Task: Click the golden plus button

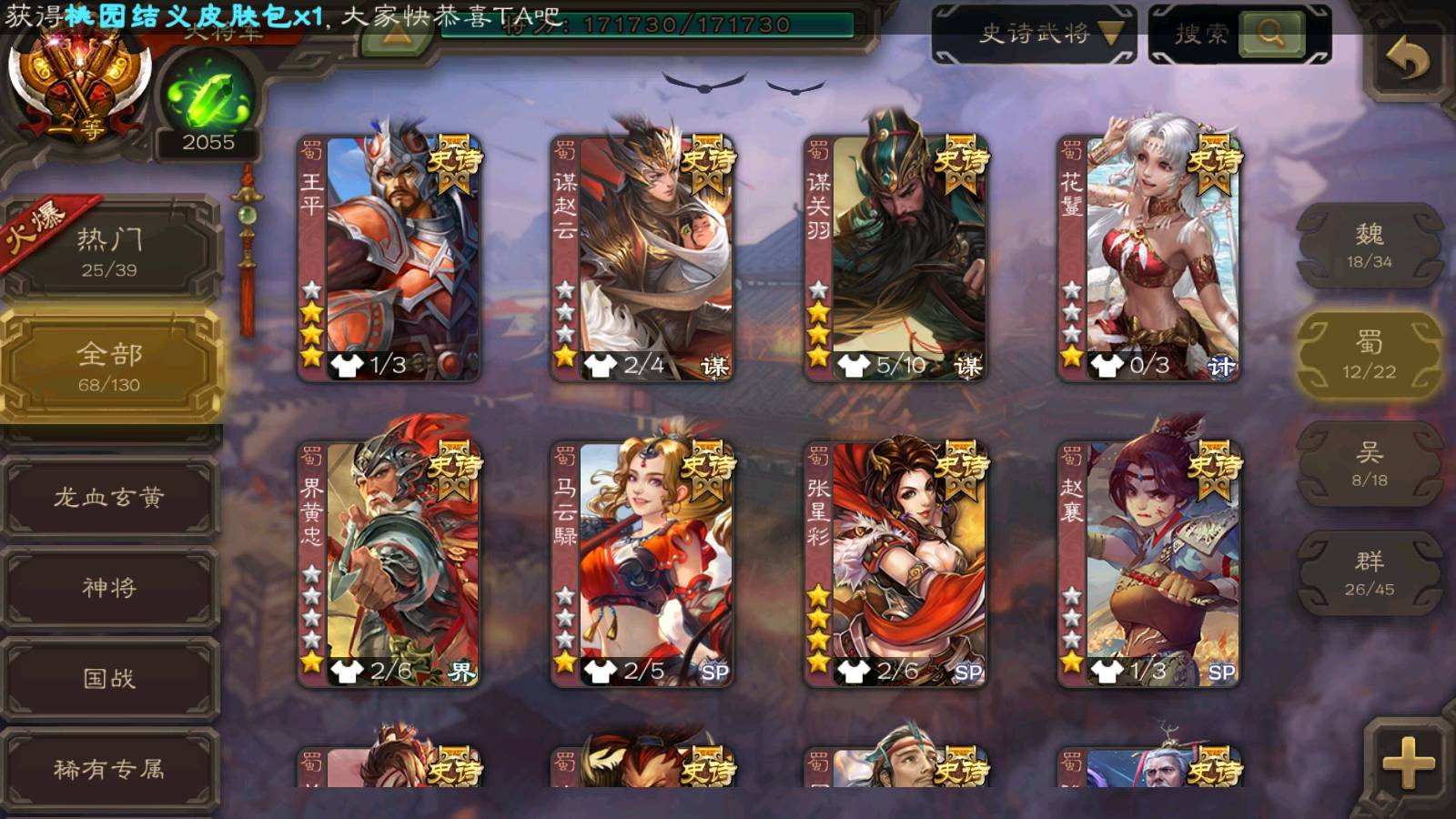Action: pyautogui.click(x=1407, y=763)
